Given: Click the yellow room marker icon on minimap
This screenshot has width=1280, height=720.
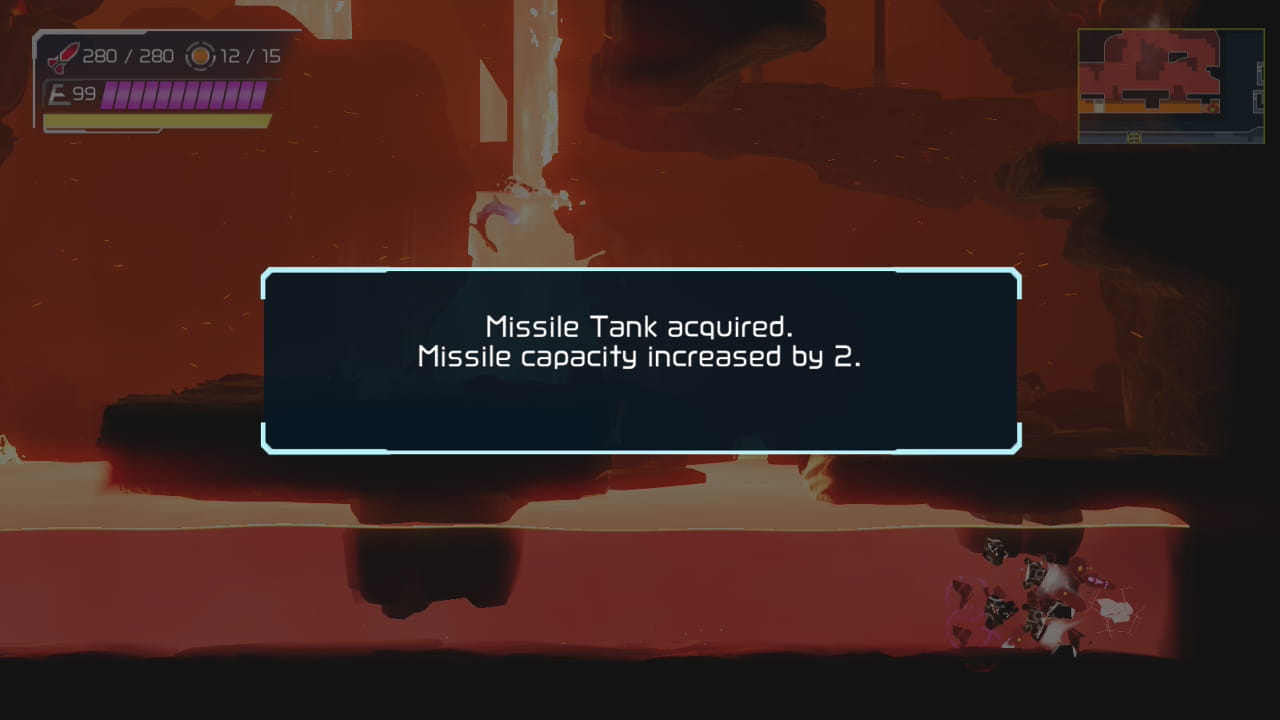Looking at the screenshot, I should point(1134,137).
